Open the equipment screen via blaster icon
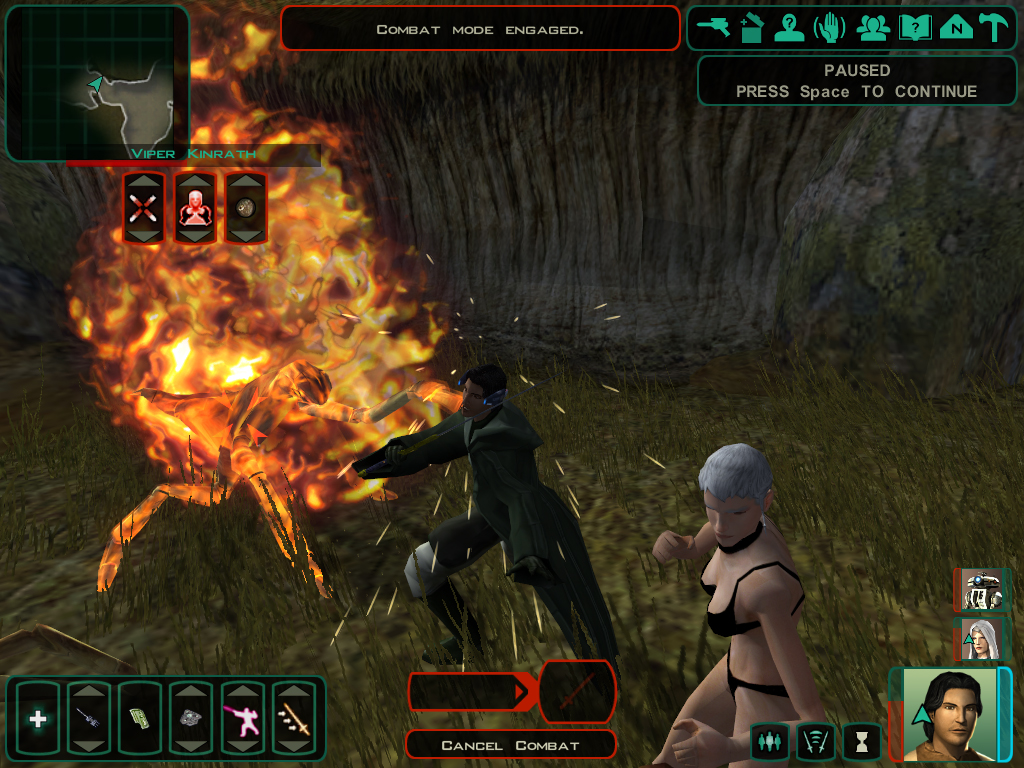 tap(715, 28)
